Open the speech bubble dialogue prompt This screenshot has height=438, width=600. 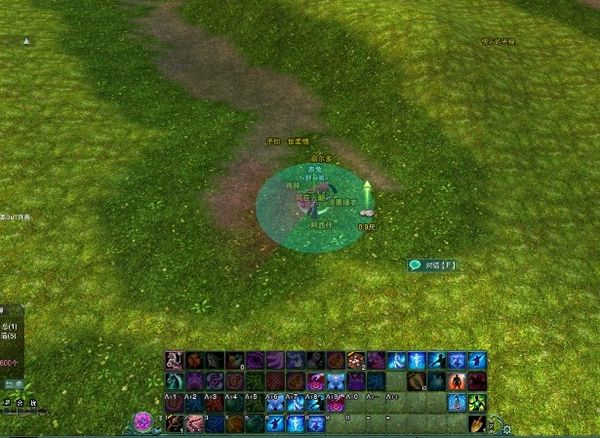click(x=415, y=265)
